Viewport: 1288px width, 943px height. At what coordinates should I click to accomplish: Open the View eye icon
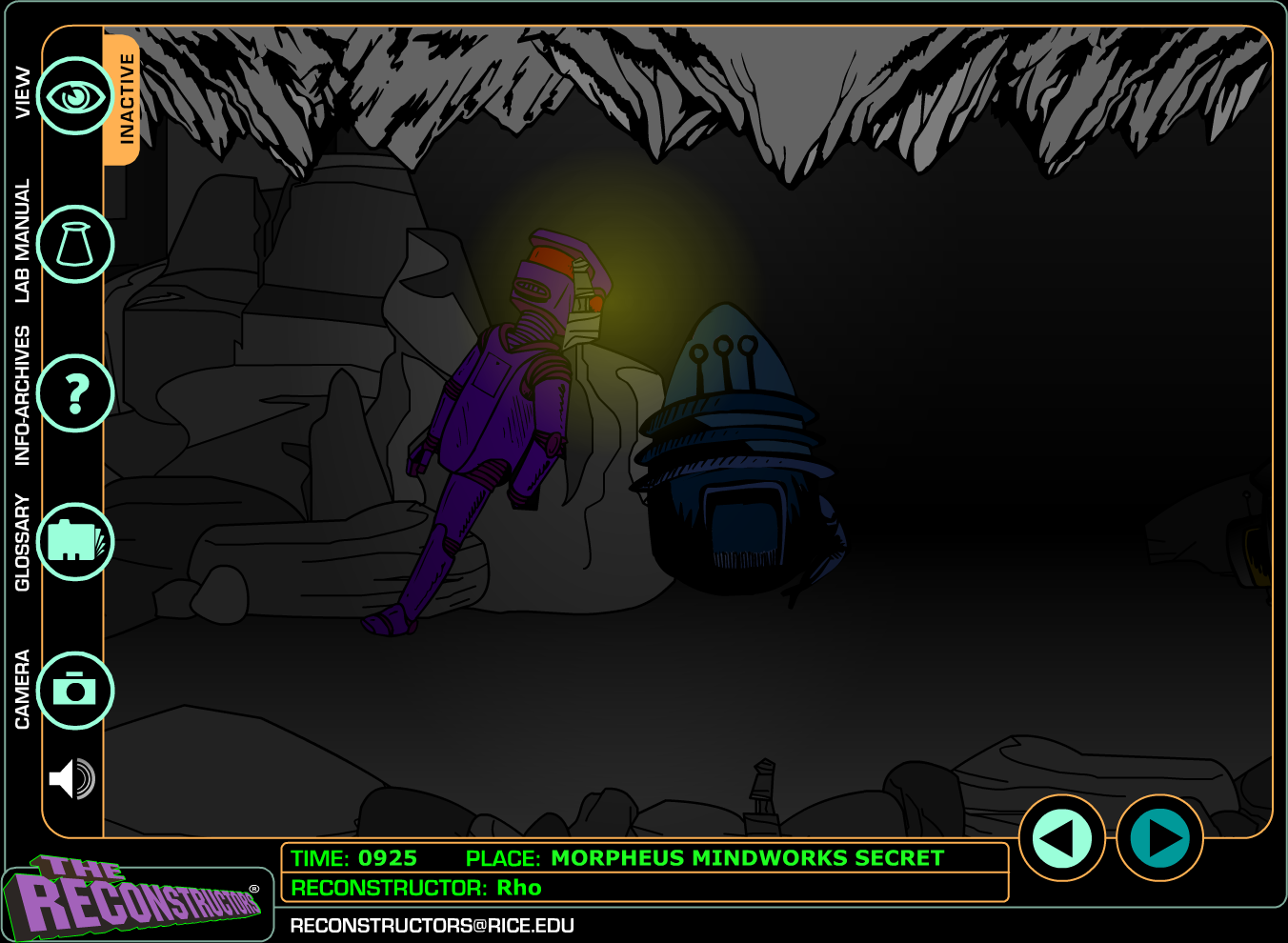75,96
